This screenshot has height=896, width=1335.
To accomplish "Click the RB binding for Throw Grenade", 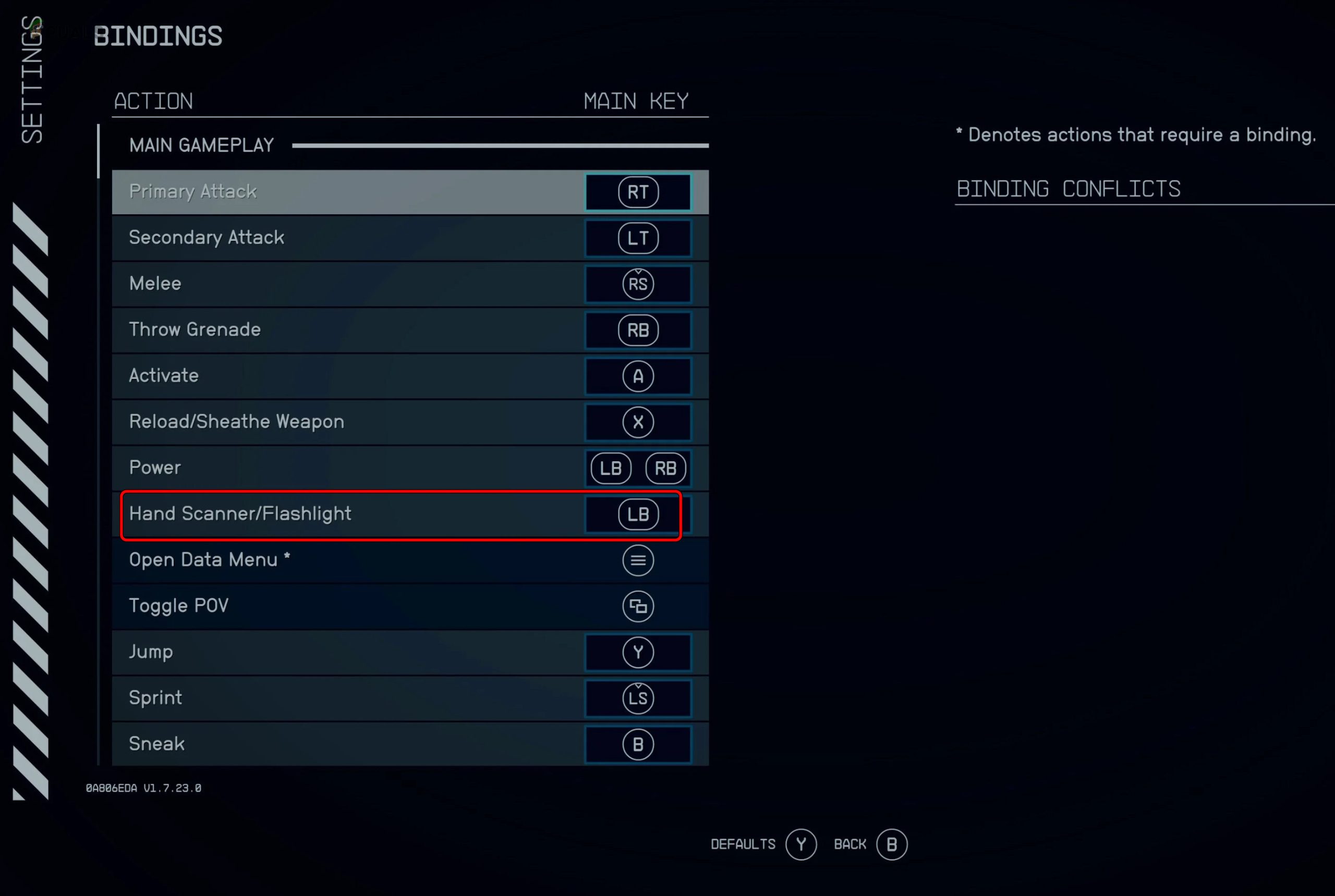I will point(638,330).
